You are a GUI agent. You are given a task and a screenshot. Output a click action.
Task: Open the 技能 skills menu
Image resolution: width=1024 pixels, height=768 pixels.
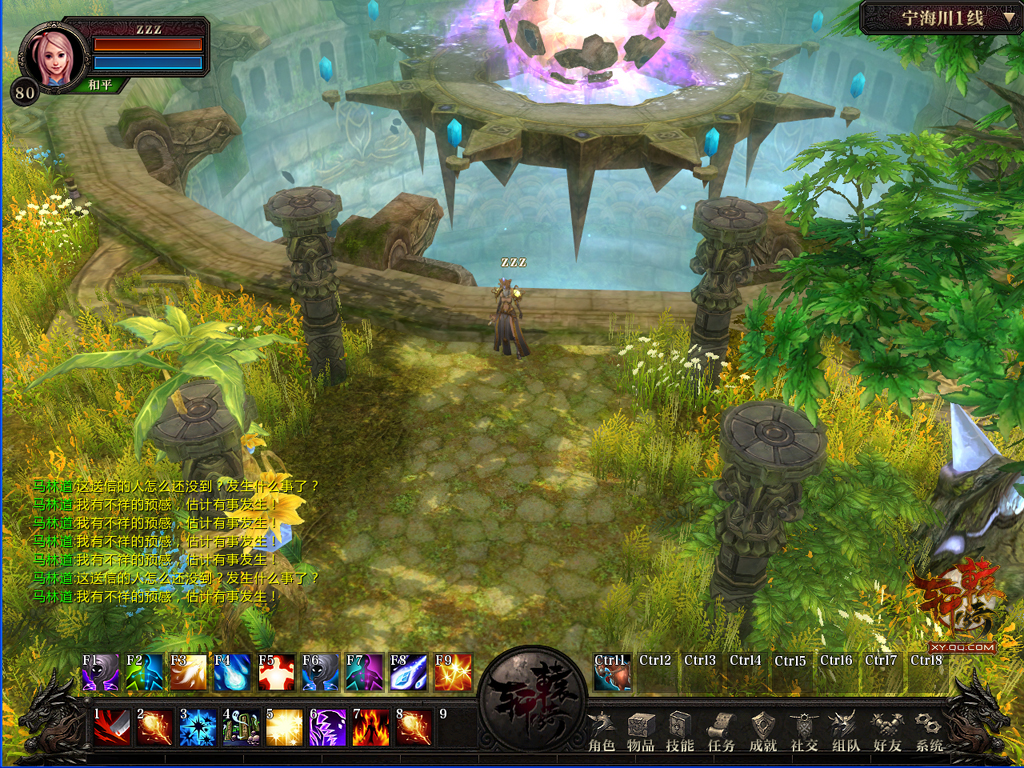680,731
